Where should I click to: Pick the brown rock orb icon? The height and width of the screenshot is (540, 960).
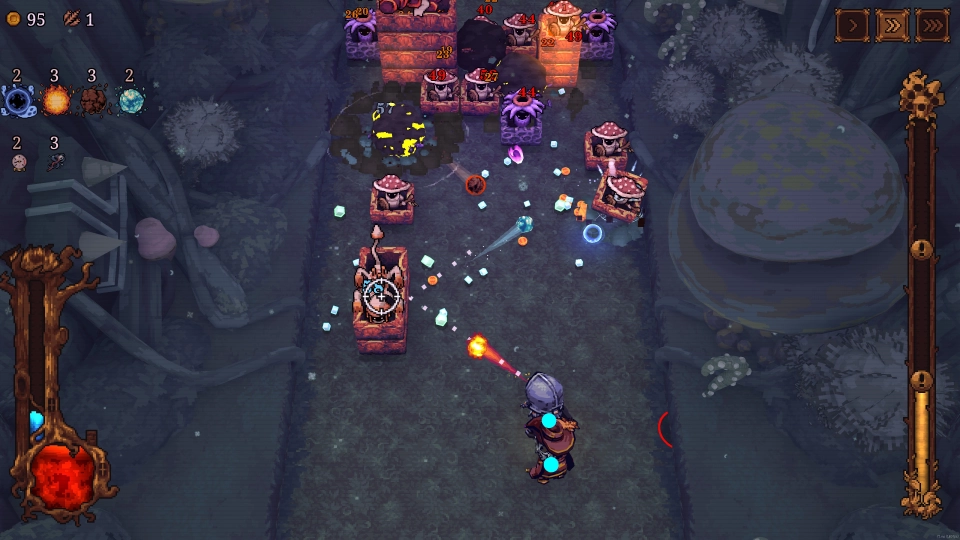[x=93, y=100]
